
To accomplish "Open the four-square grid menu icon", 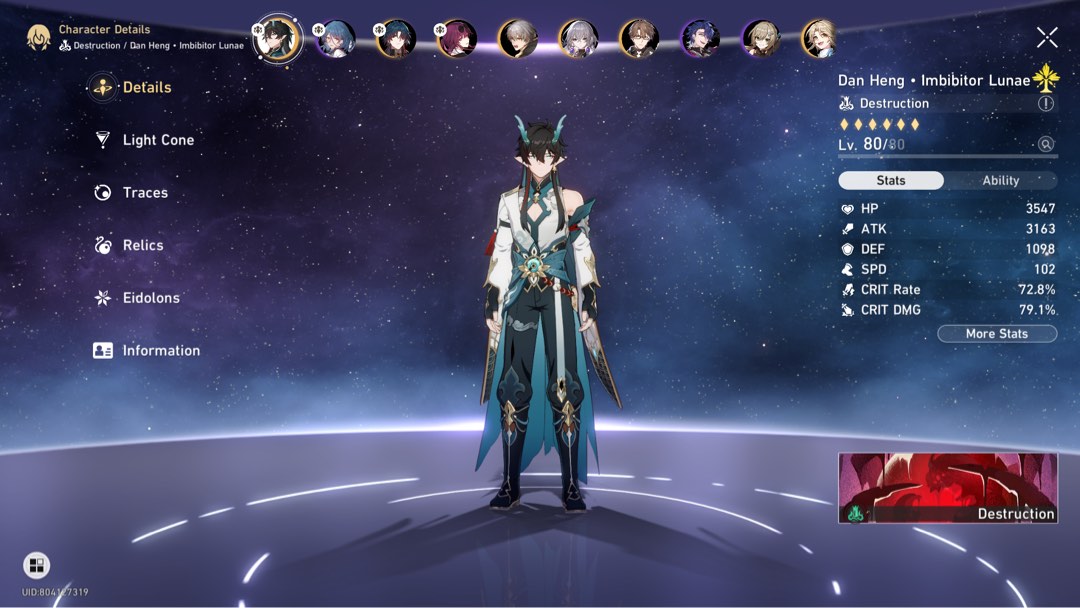I will click(x=36, y=566).
